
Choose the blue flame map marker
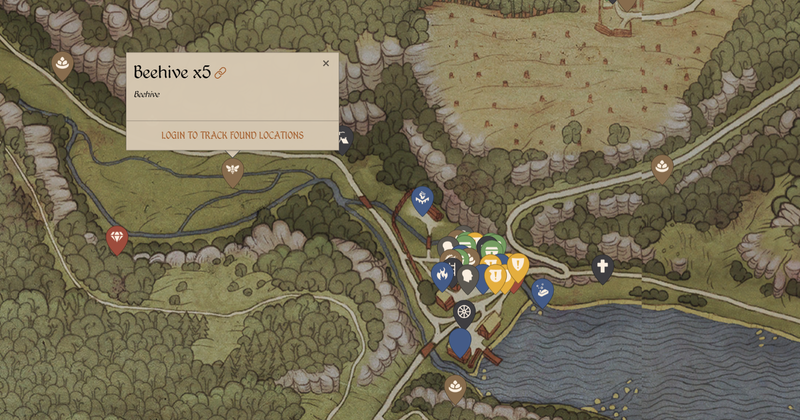click(443, 272)
